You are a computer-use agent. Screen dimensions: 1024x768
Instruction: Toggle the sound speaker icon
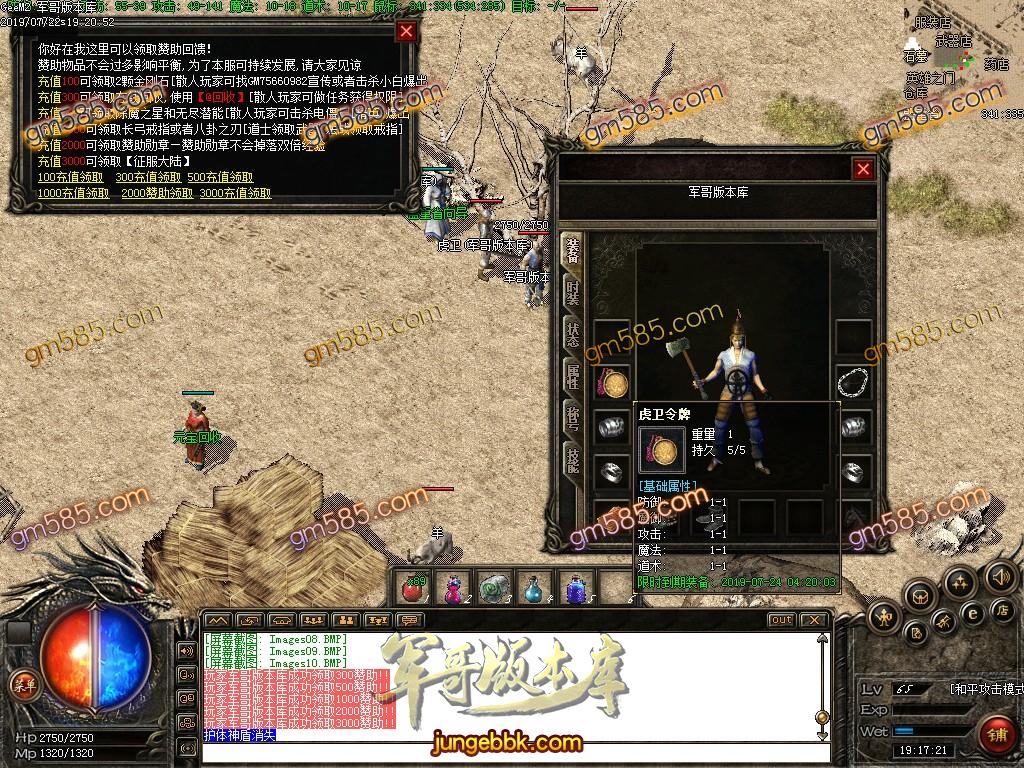999,577
